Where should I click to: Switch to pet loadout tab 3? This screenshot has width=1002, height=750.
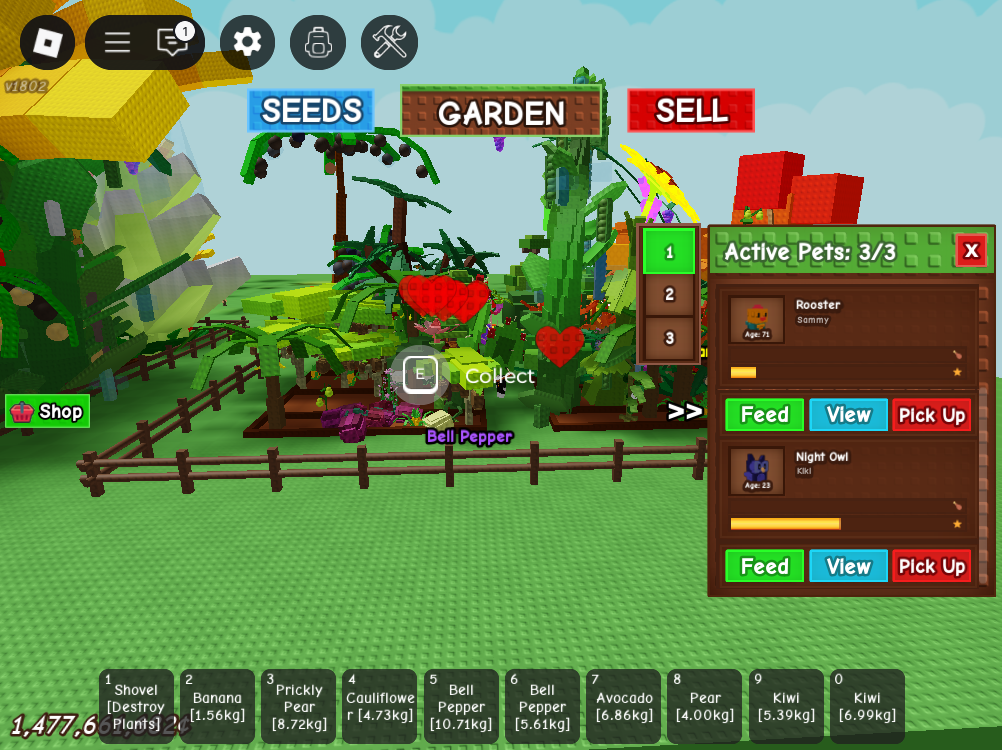[x=669, y=339]
